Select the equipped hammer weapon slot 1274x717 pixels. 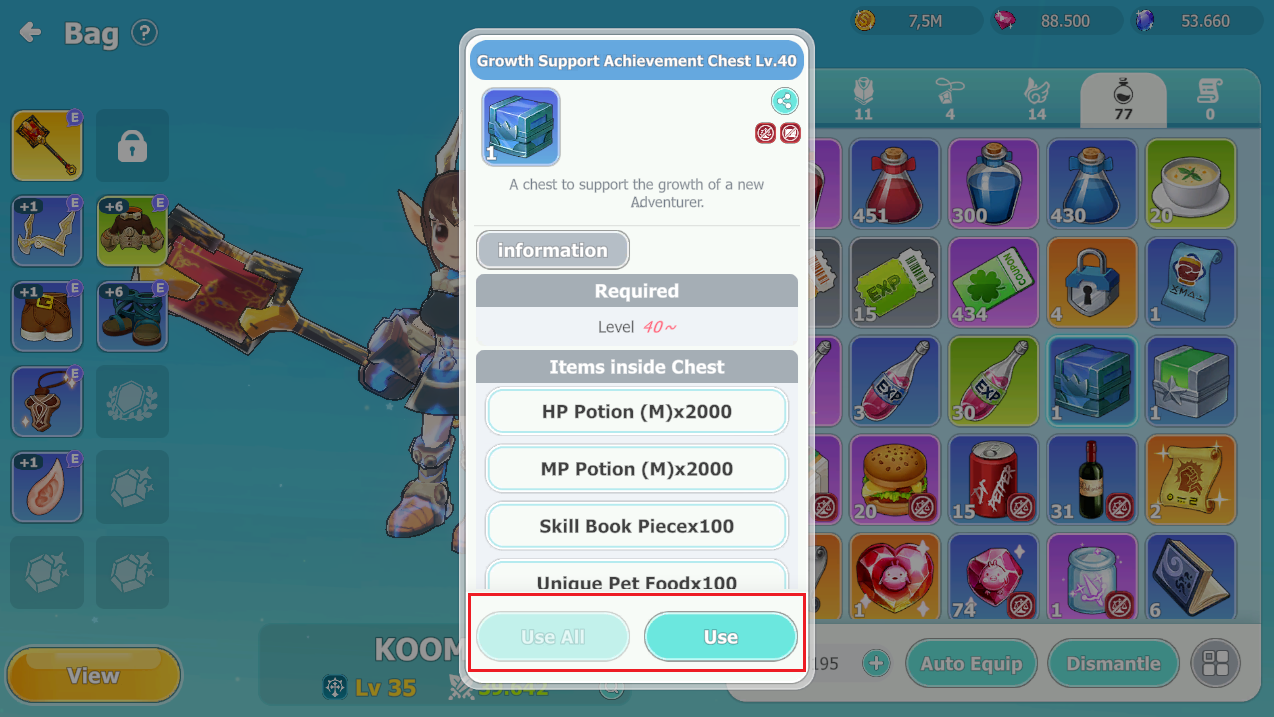coord(47,145)
